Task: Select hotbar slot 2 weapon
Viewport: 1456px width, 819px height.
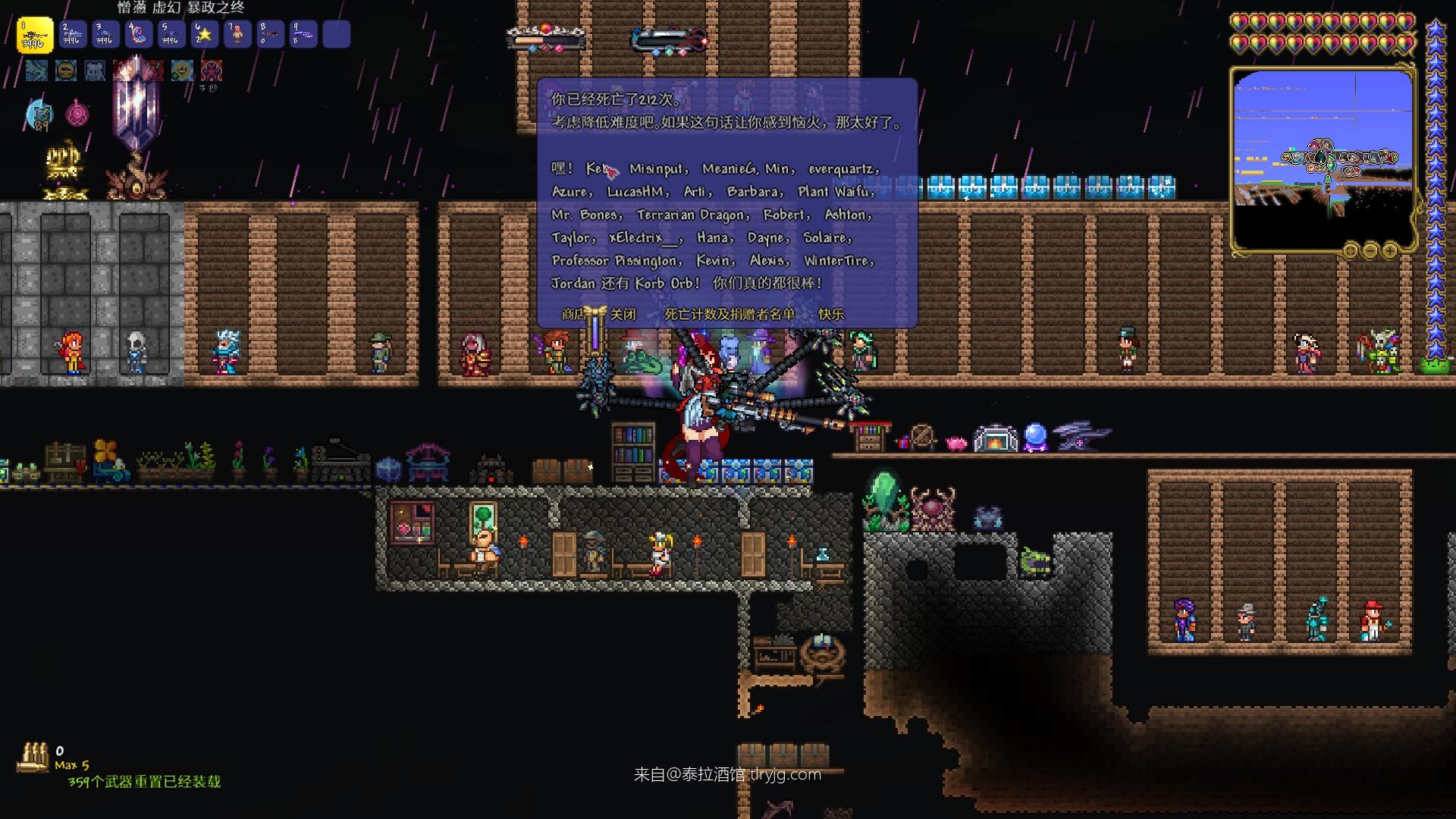Action: point(72,35)
